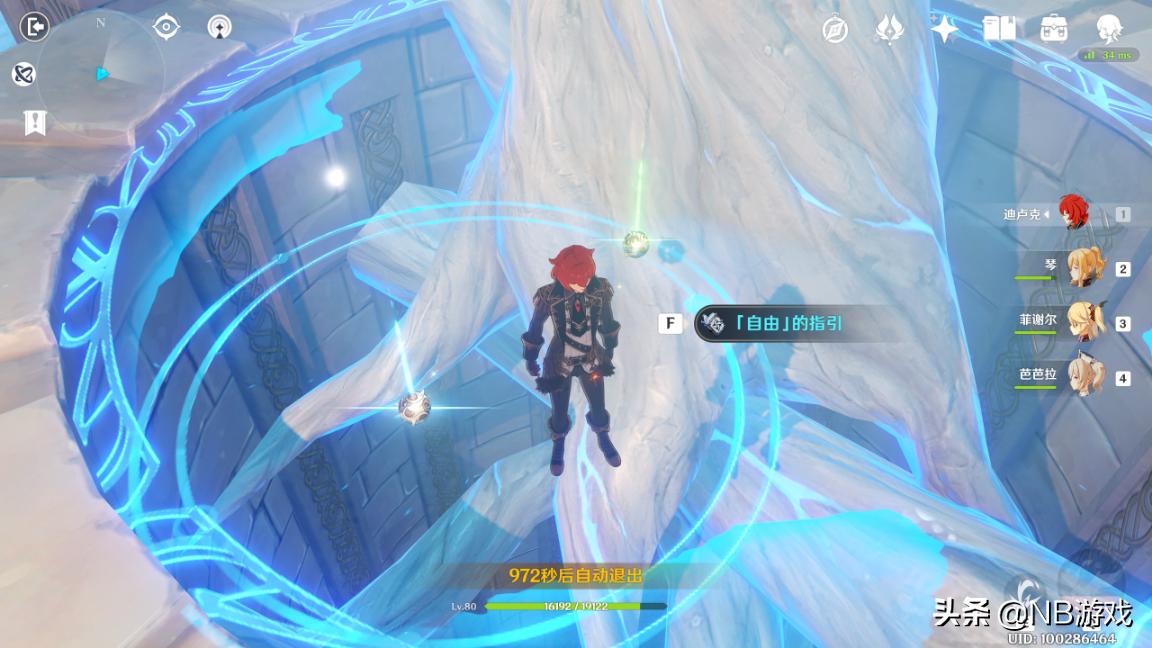Open the adventurer handbook book icon
The width and height of the screenshot is (1152, 648).
pos(998,29)
